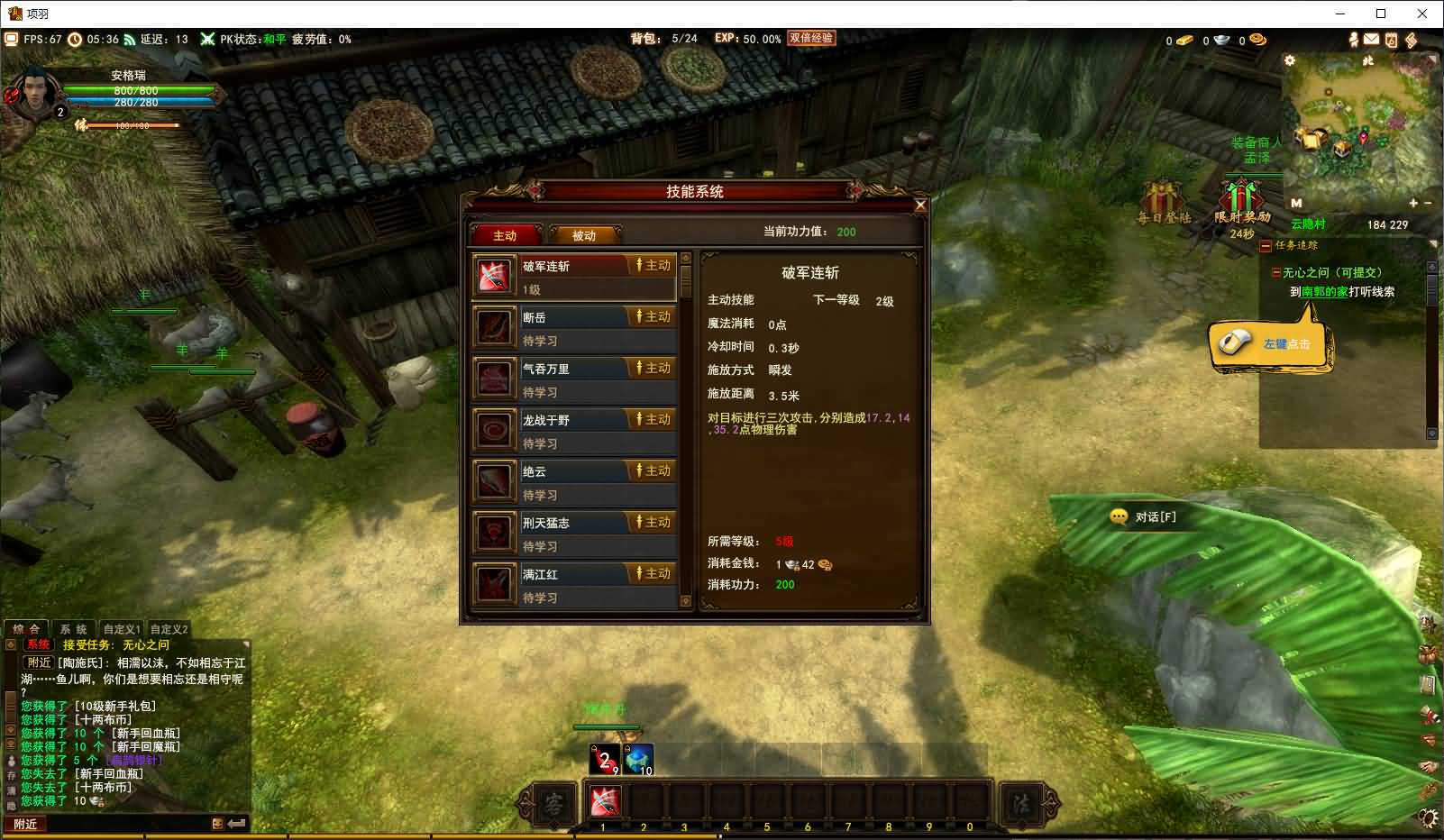Viewport: 1444px width, 840px height.
Task: Click the 南郭的家 quest tracker link
Action: 1324,292
